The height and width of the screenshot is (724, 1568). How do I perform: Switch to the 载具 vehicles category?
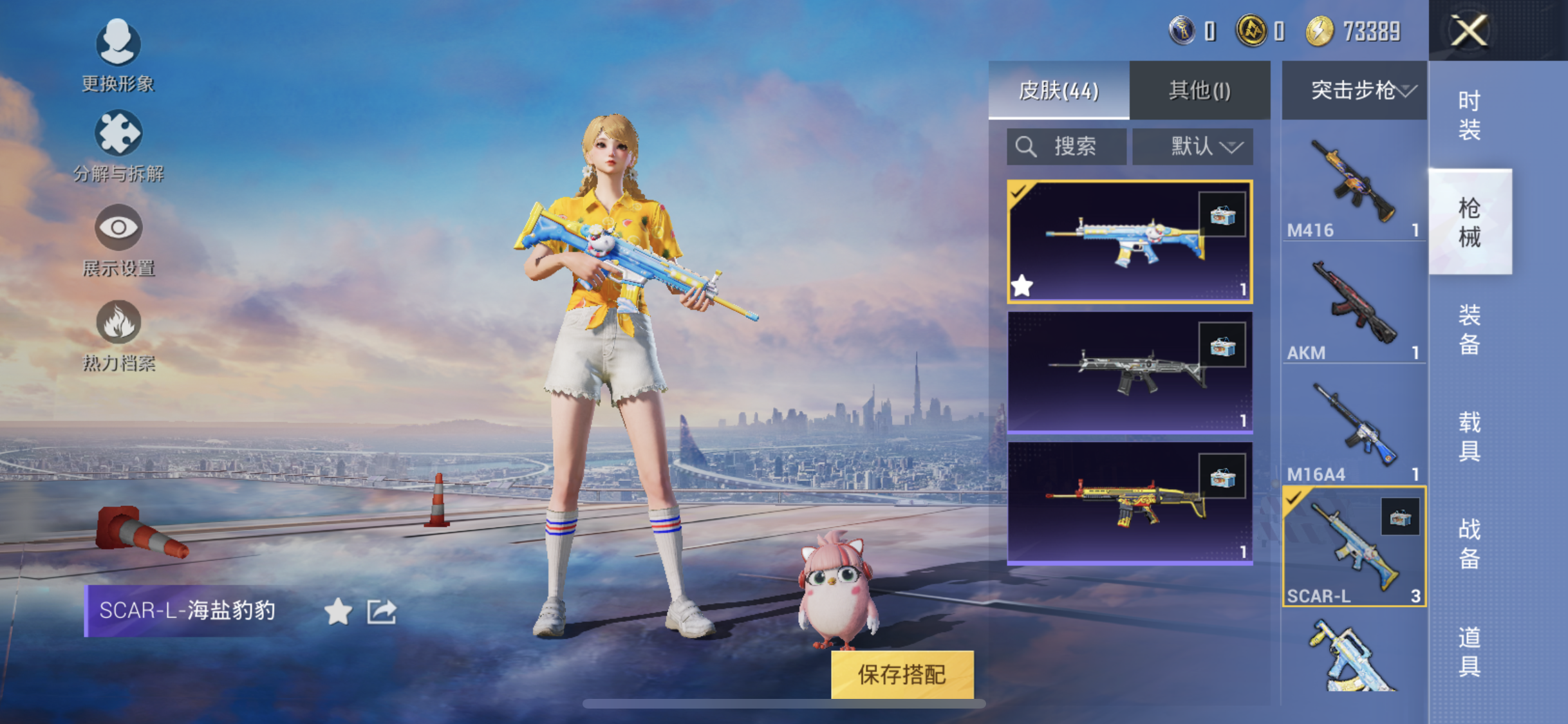click(x=1470, y=437)
